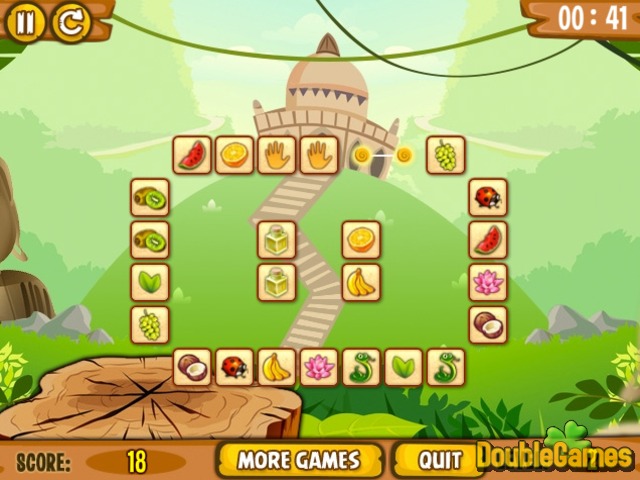This screenshot has height=480, width=640.
Task: Click the grapes tile beside the gold coins
Action: tap(446, 155)
